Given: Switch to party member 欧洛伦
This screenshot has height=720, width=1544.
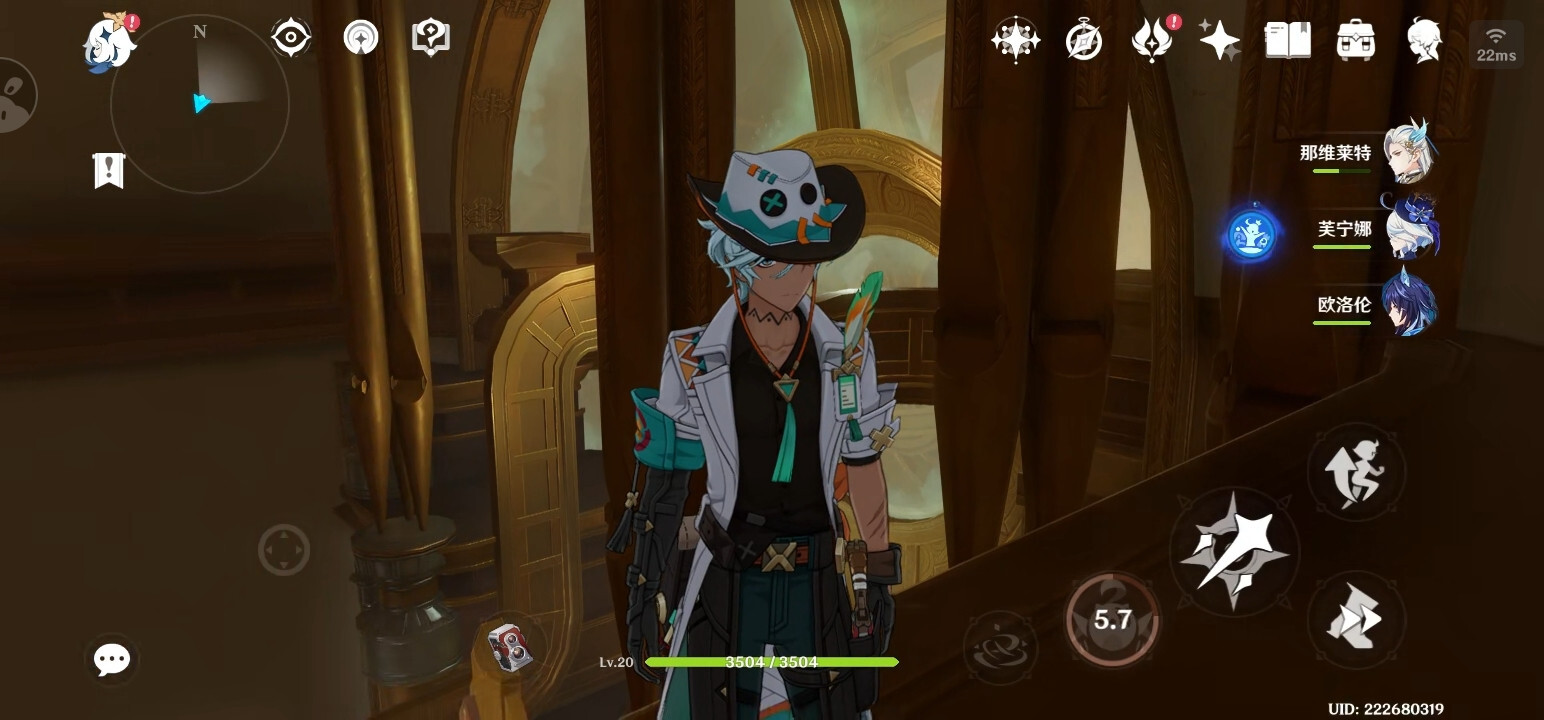Looking at the screenshot, I should click(x=1408, y=304).
